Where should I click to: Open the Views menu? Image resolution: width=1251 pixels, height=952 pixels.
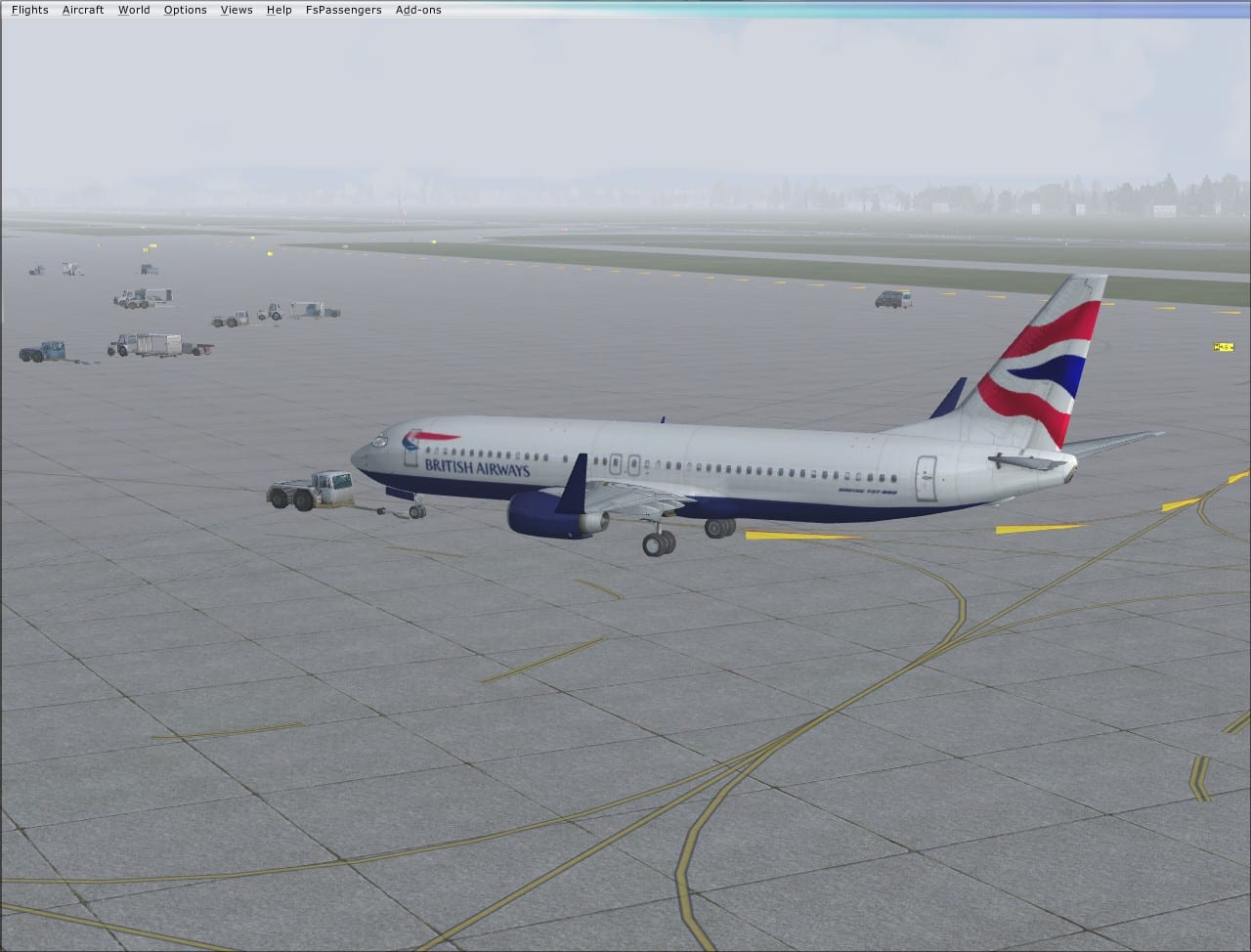(x=237, y=10)
